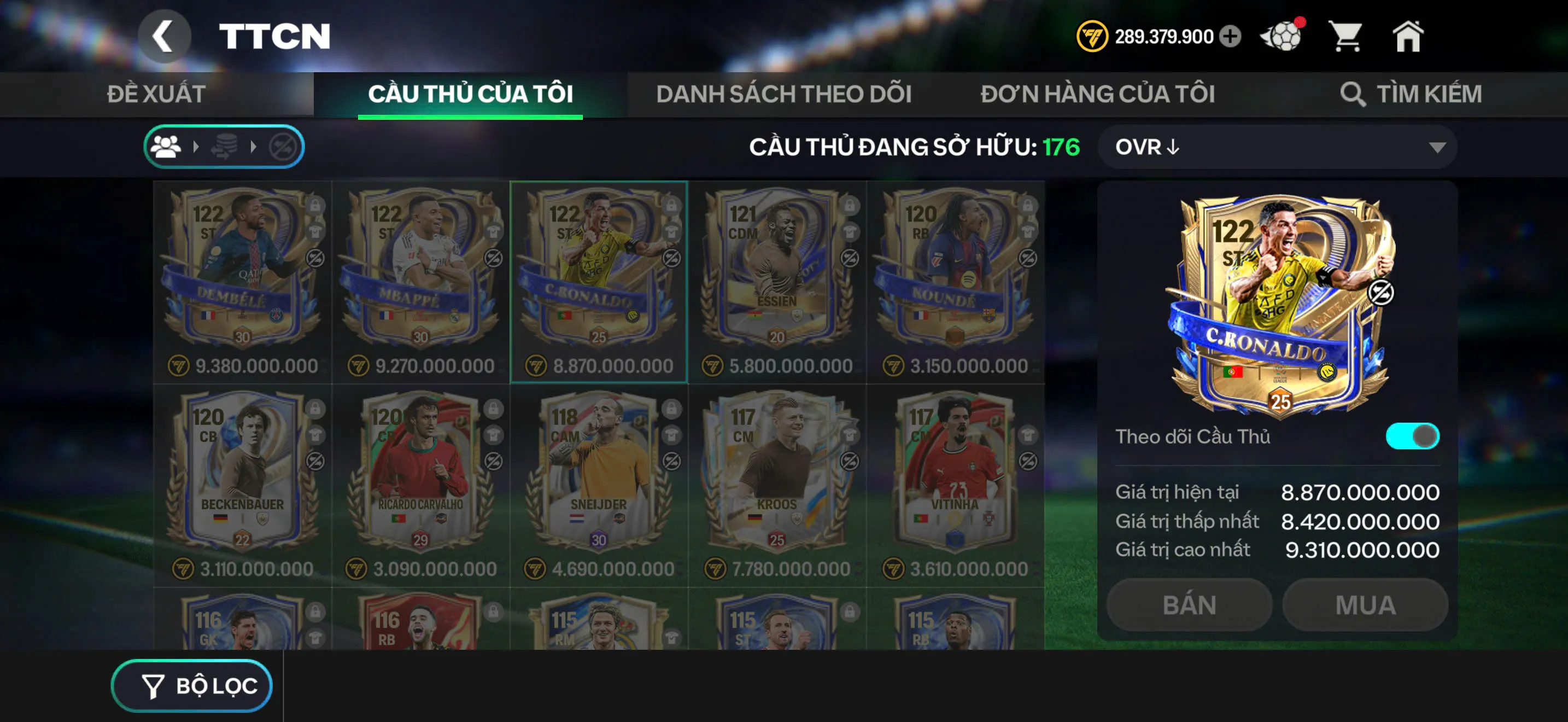Open the BỘ LỌC filter panel

(x=192, y=685)
